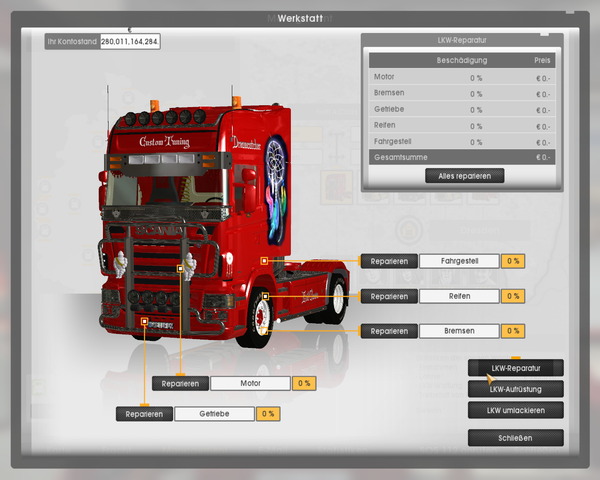Choose LKW umlackieren option

(x=515, y=410)
